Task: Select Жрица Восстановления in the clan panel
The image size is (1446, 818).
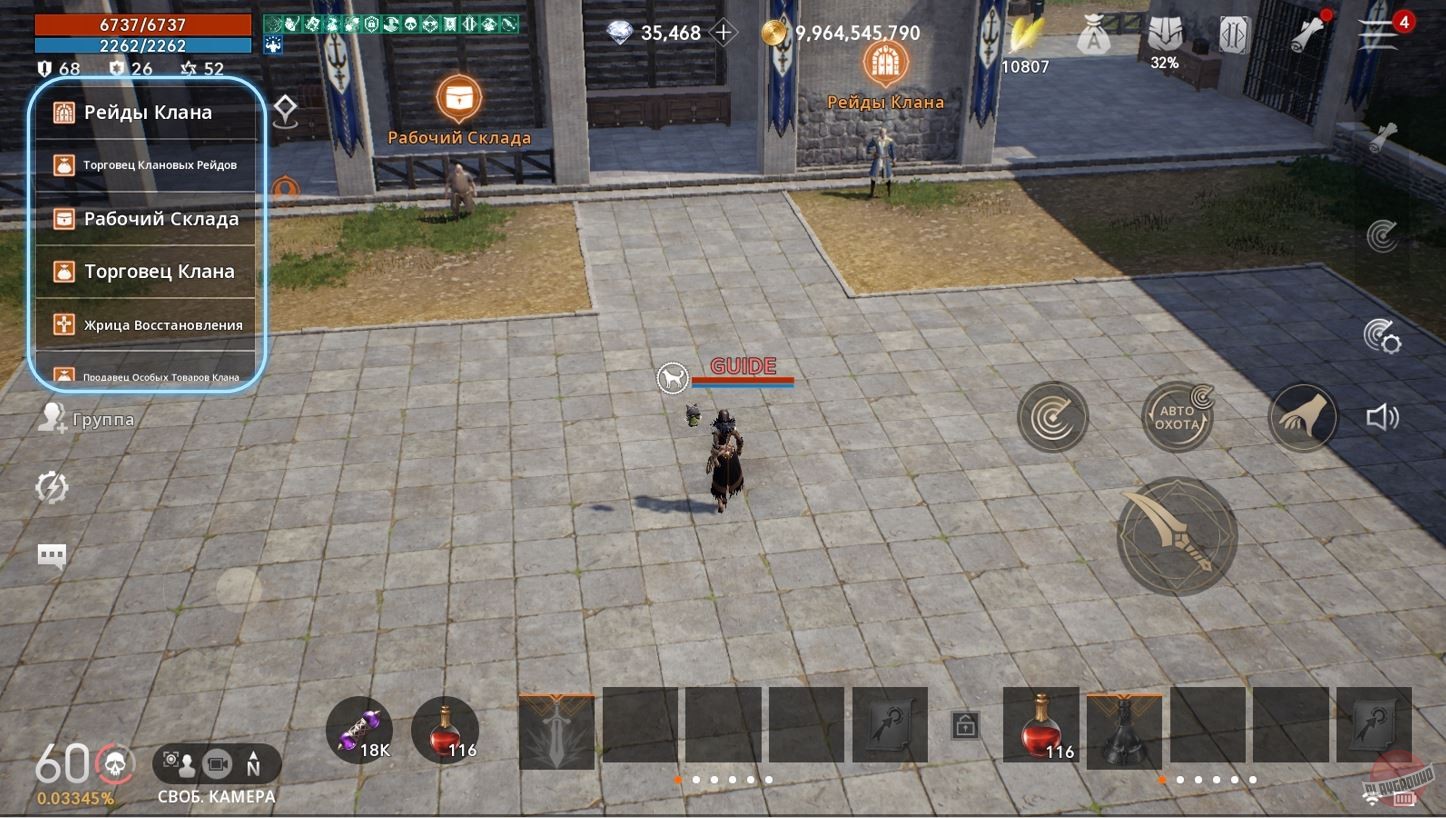Action: 146,324
